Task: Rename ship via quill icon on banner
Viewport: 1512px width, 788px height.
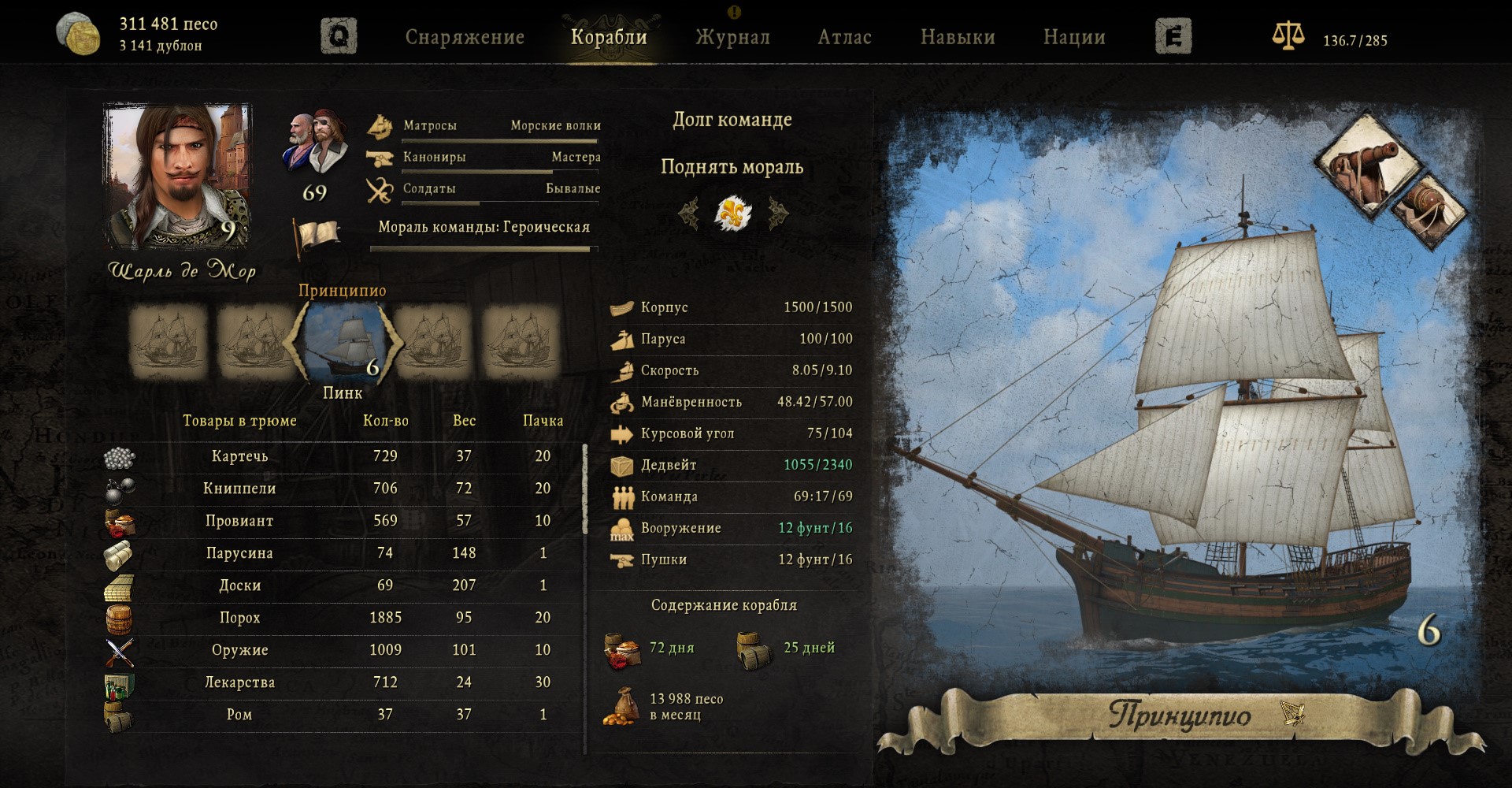Action: (1291, 712)
